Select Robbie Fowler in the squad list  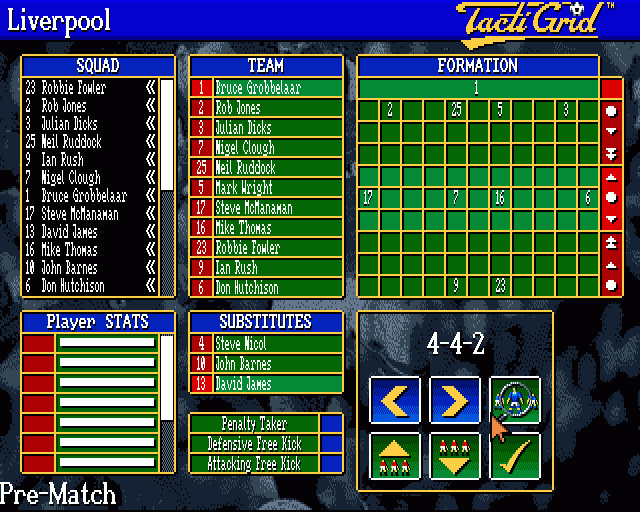pyautogui.click(x=80, y=88)
